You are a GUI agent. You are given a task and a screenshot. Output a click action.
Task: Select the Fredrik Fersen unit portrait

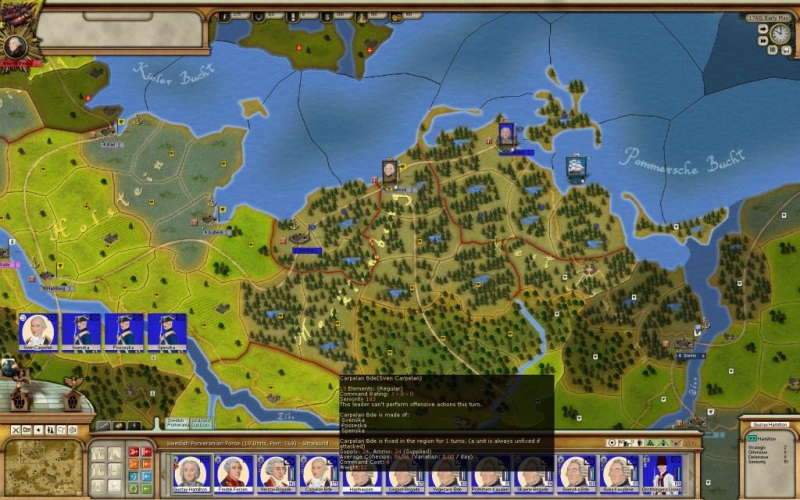[233, 471]
